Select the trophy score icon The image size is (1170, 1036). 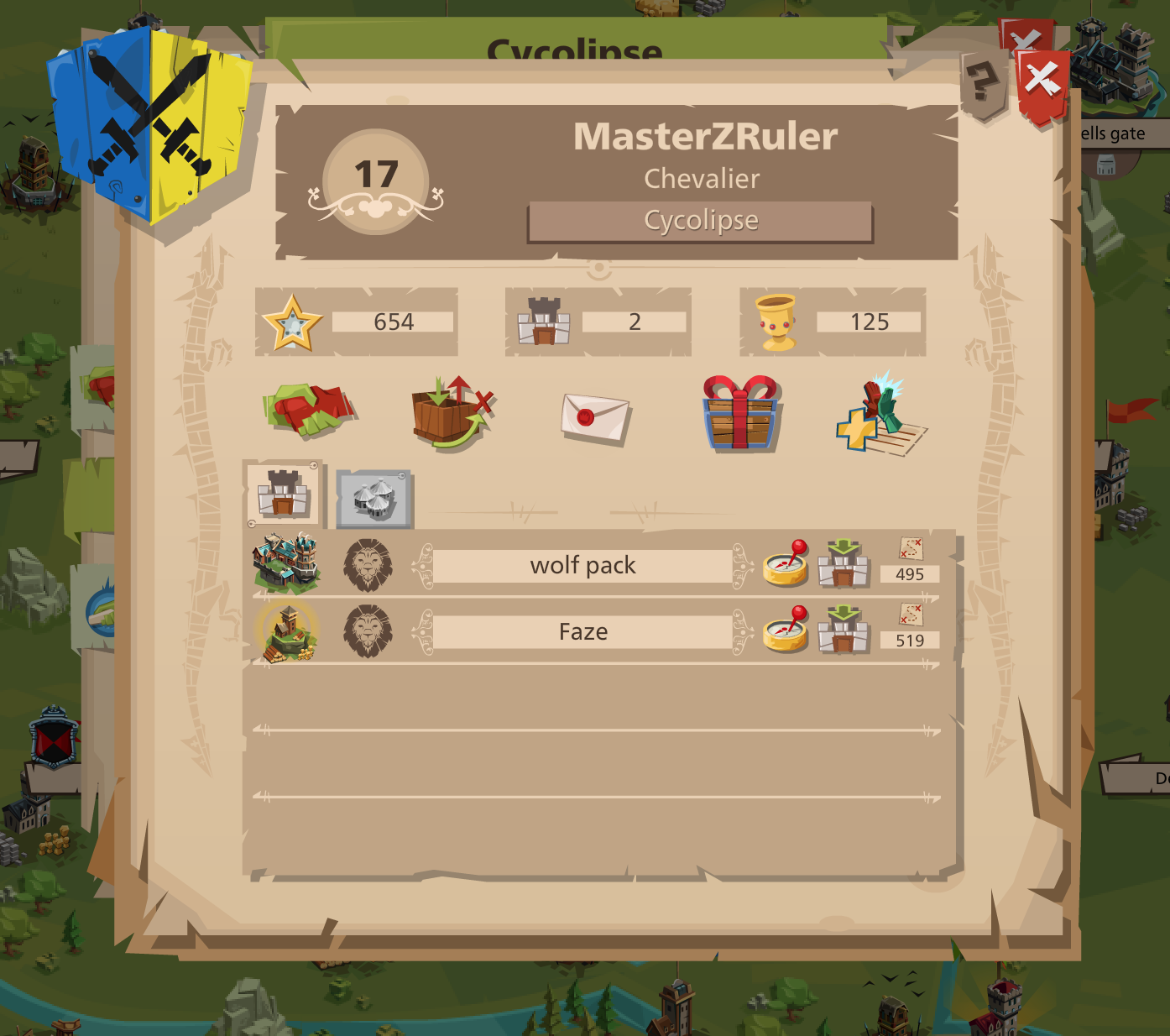click(776, 322)
